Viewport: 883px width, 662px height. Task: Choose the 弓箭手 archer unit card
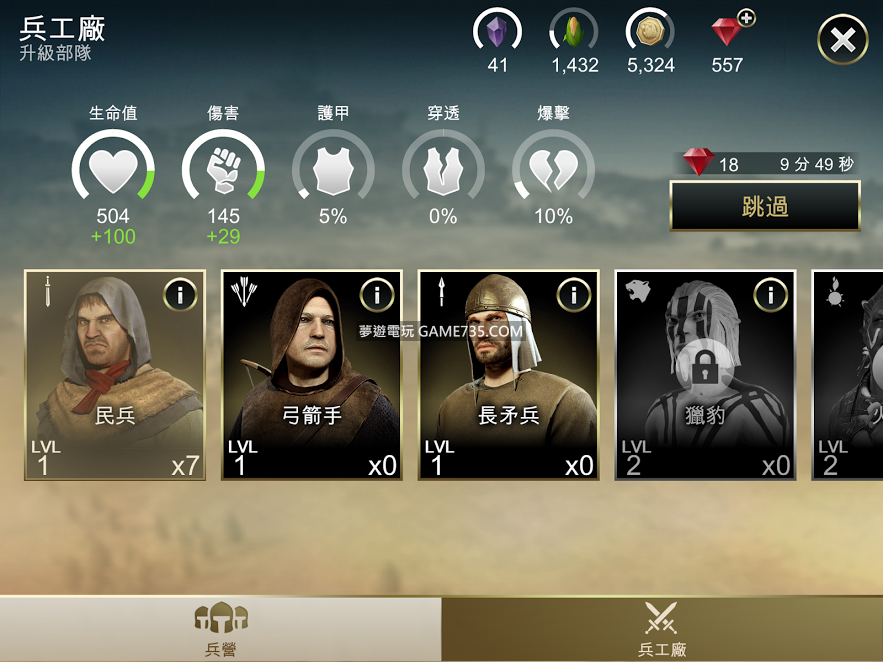(312, 375)
